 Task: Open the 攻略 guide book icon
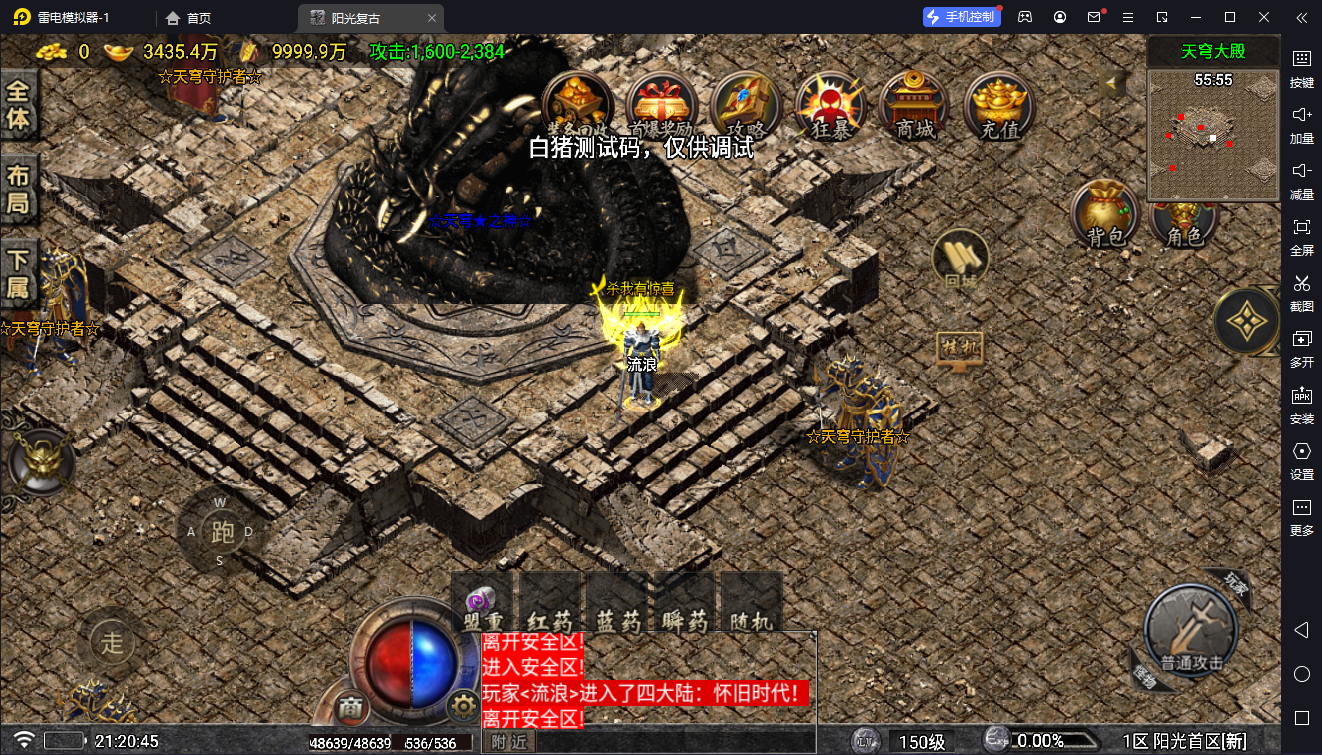point(746,105)
